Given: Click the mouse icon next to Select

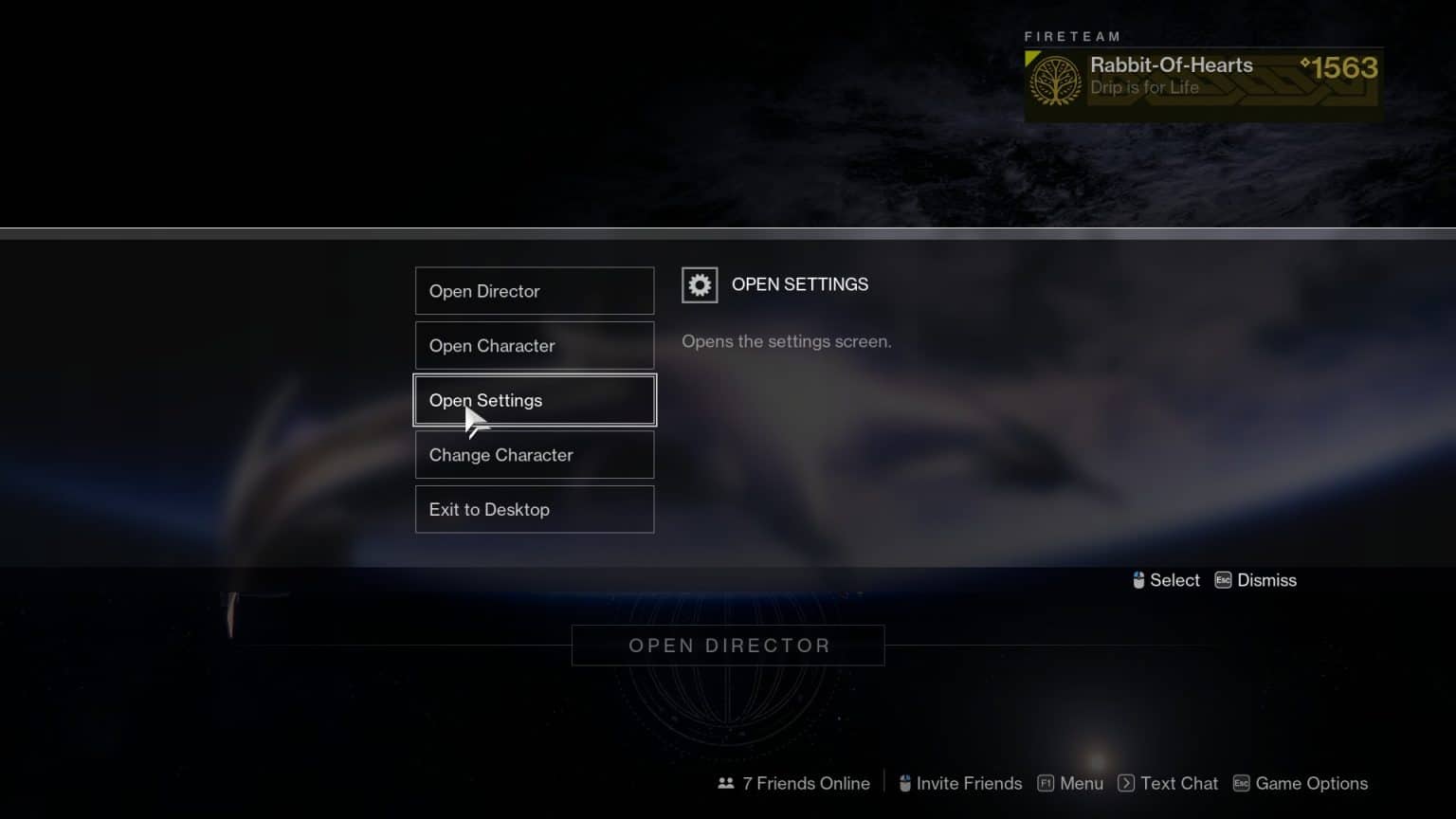Looking at the screenshot, I should tap(1139, 579).
